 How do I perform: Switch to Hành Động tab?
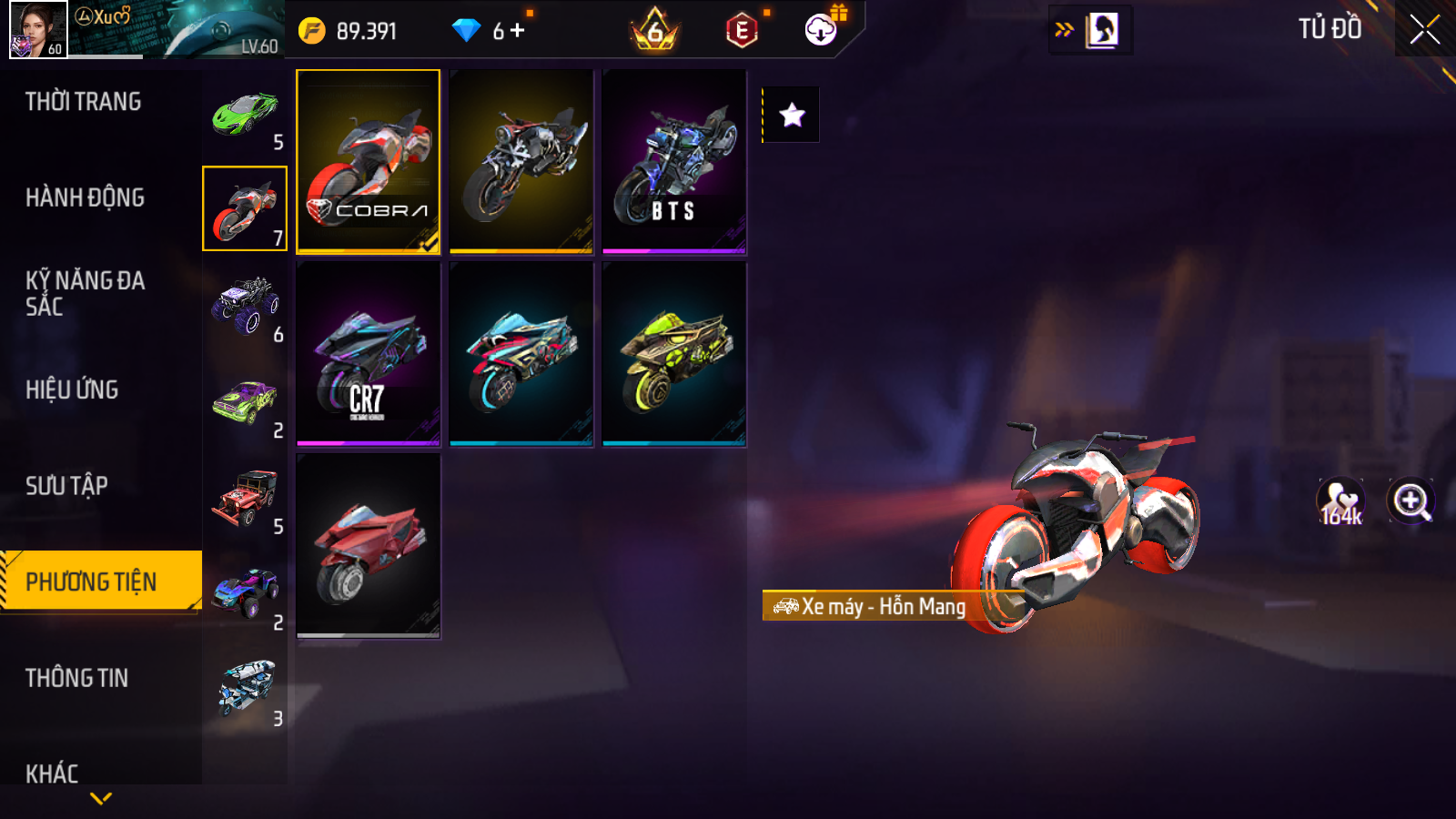(86, 197)
